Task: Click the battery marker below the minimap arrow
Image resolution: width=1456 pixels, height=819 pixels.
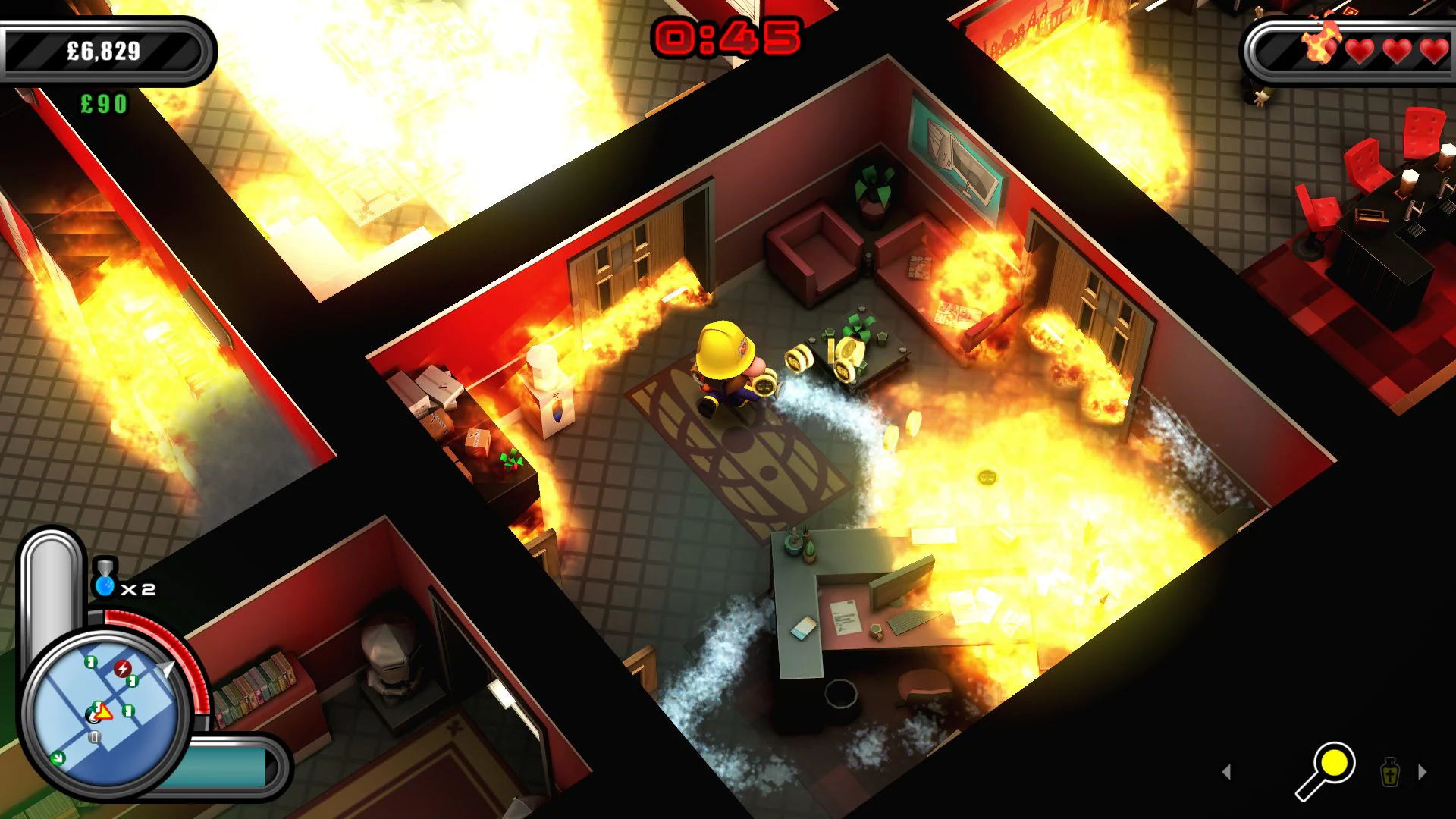Action: (94, 736)
